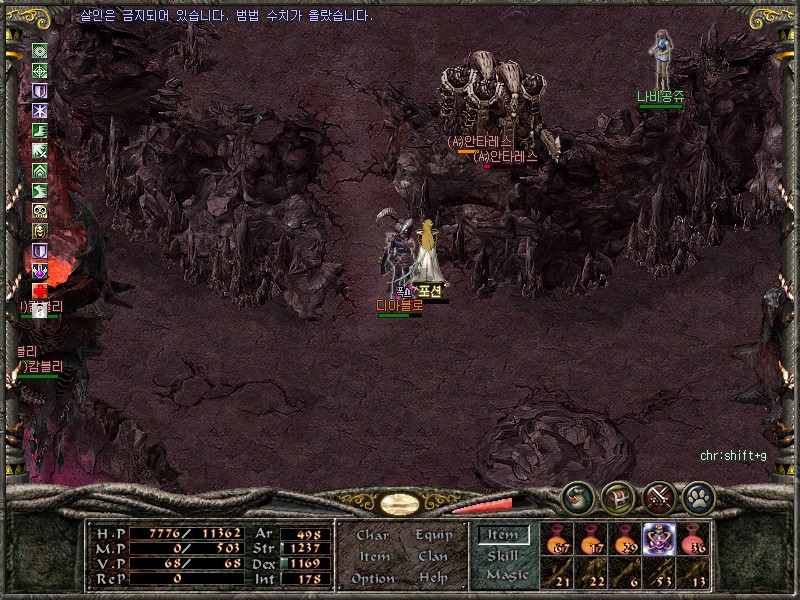Select the highlighted Item quick-slot tab
800x600 pixels.
[503, 535]
